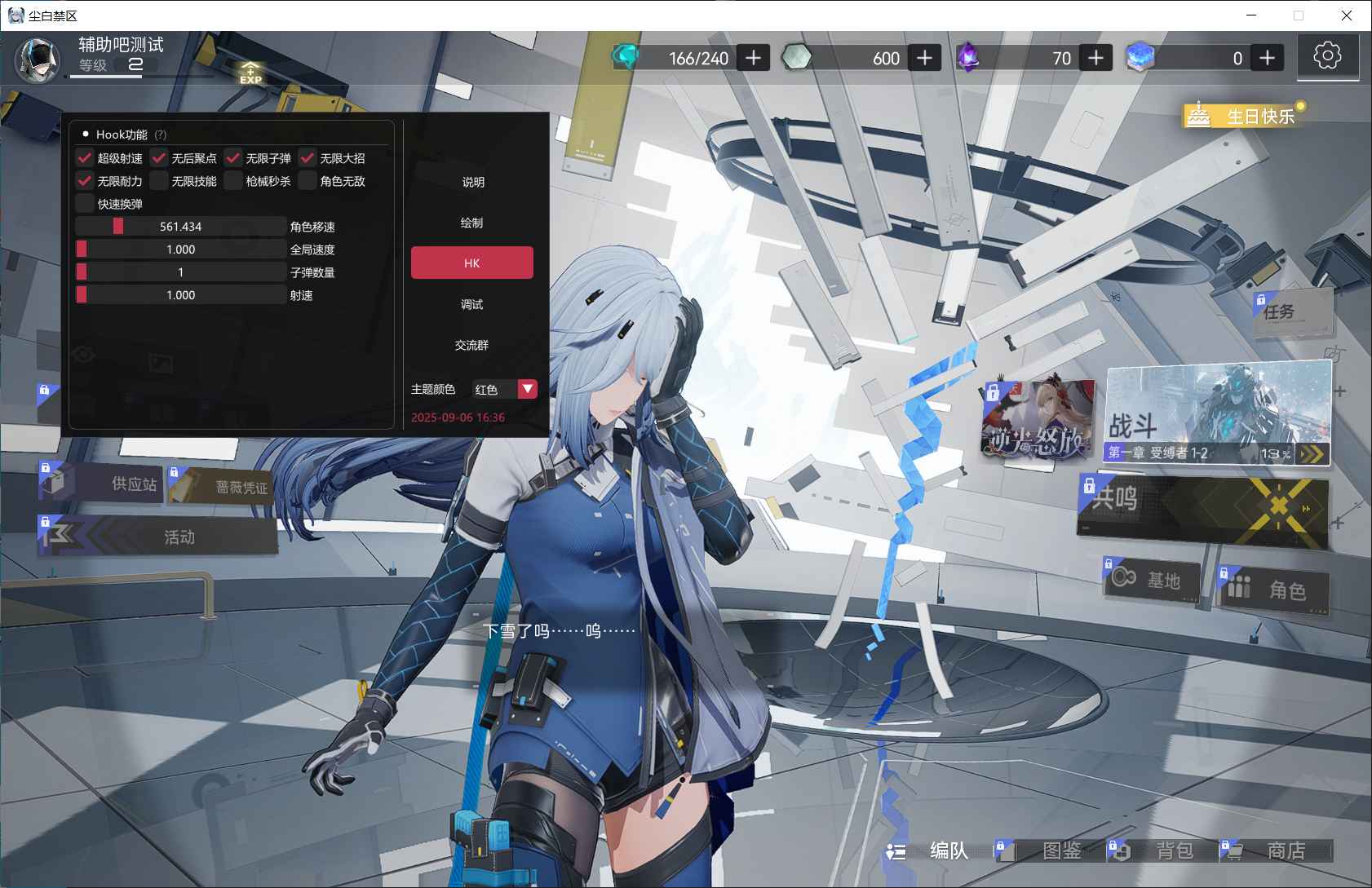The height and width of the screenshot is (888, 1372).
Task: Open the 背包 backpack
Action: [x=1161, y=850]
